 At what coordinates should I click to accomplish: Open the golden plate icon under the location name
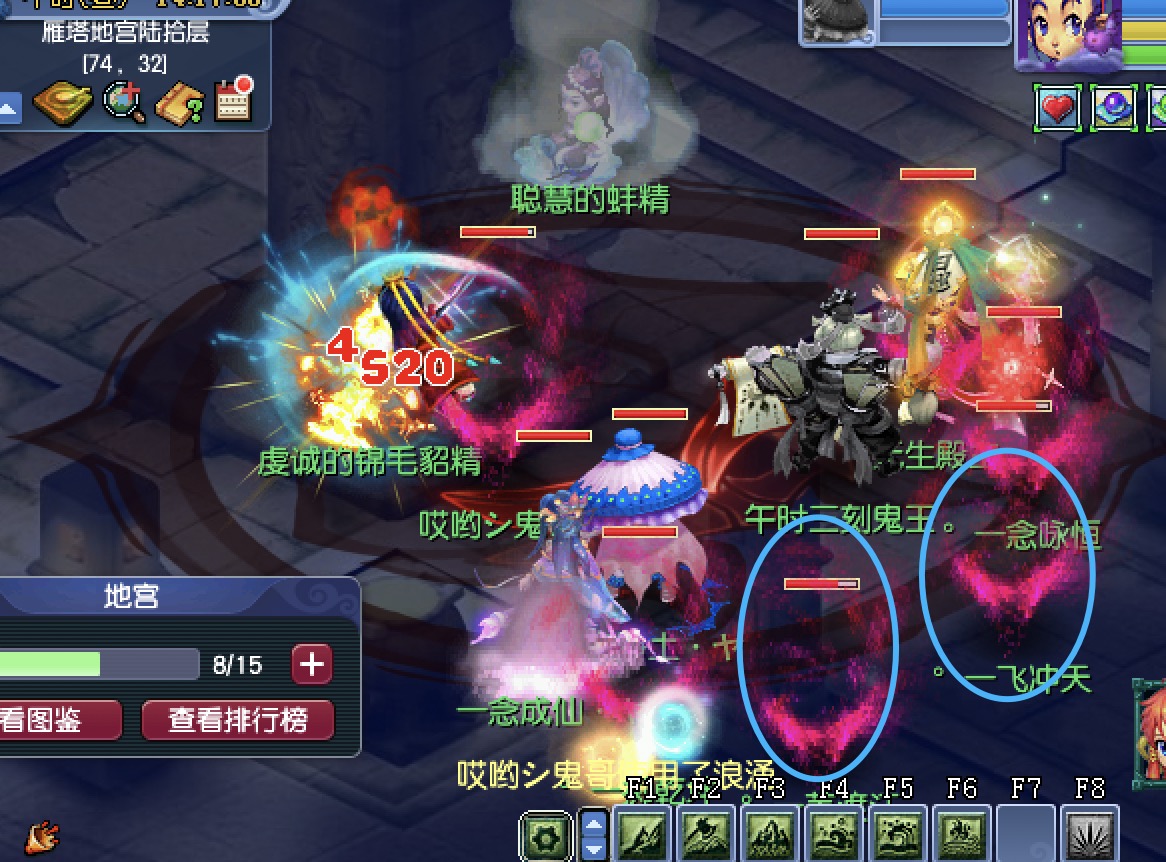[x=62, y=101]
